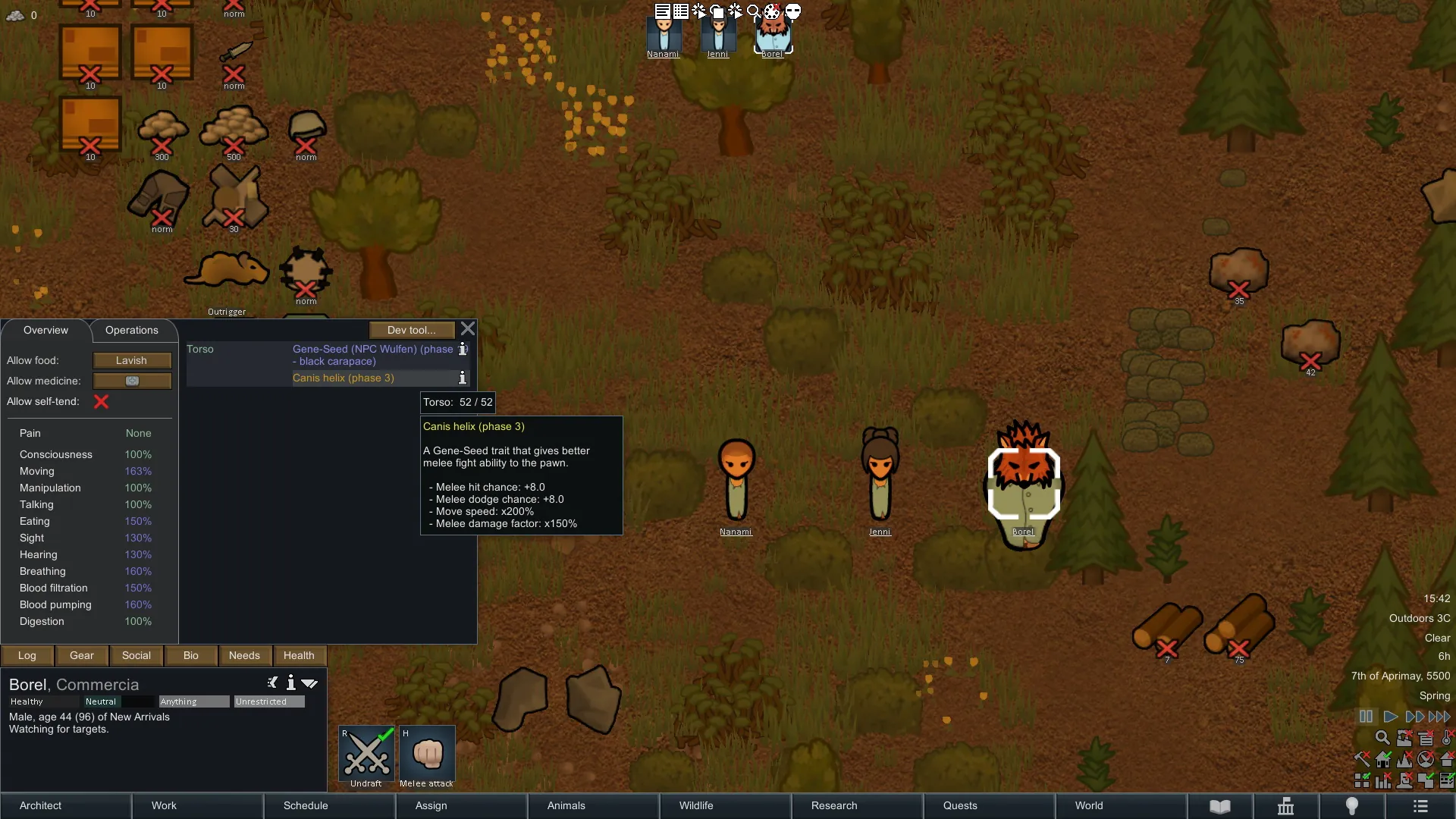This screenshot has width=1456, height=819.
Task: Open the Architect menu
Action: (41, 806)
